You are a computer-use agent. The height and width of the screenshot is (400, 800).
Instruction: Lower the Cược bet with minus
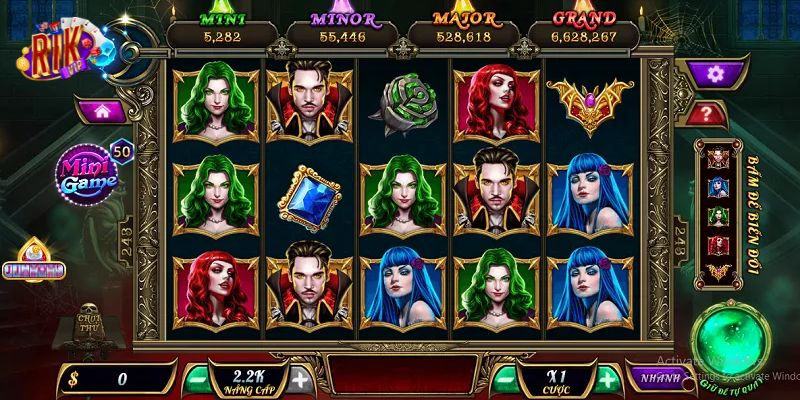505,378
